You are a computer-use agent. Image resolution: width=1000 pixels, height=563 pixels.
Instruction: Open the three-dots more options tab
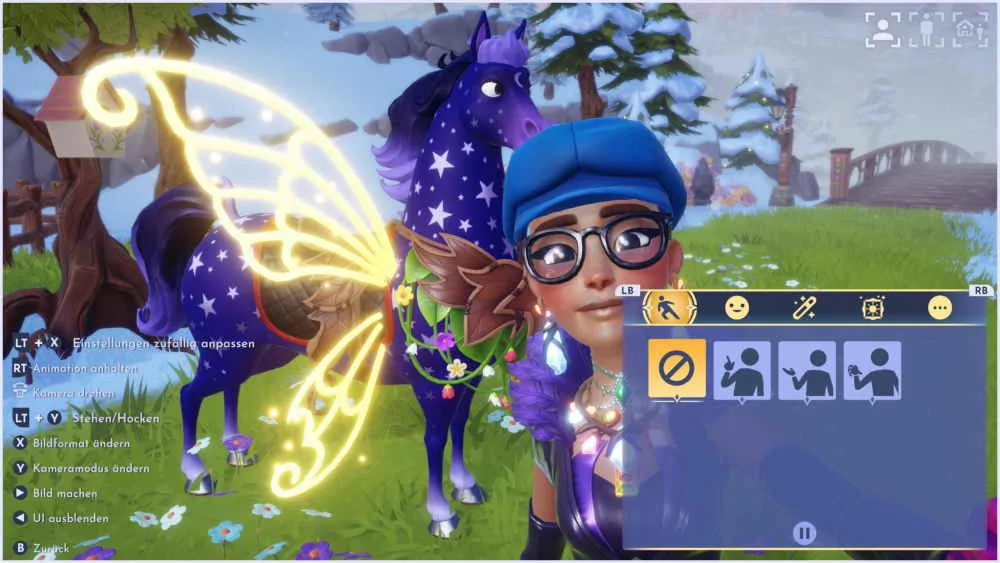point(939,308)
